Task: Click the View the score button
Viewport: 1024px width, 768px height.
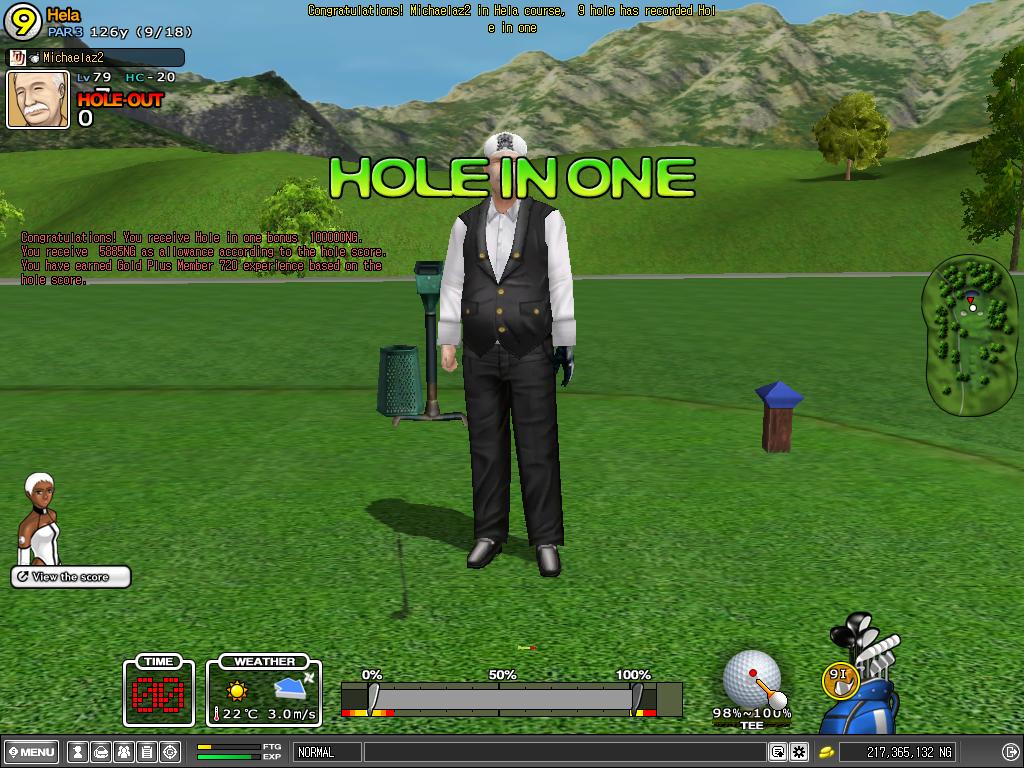Action: tap(71, 577)
